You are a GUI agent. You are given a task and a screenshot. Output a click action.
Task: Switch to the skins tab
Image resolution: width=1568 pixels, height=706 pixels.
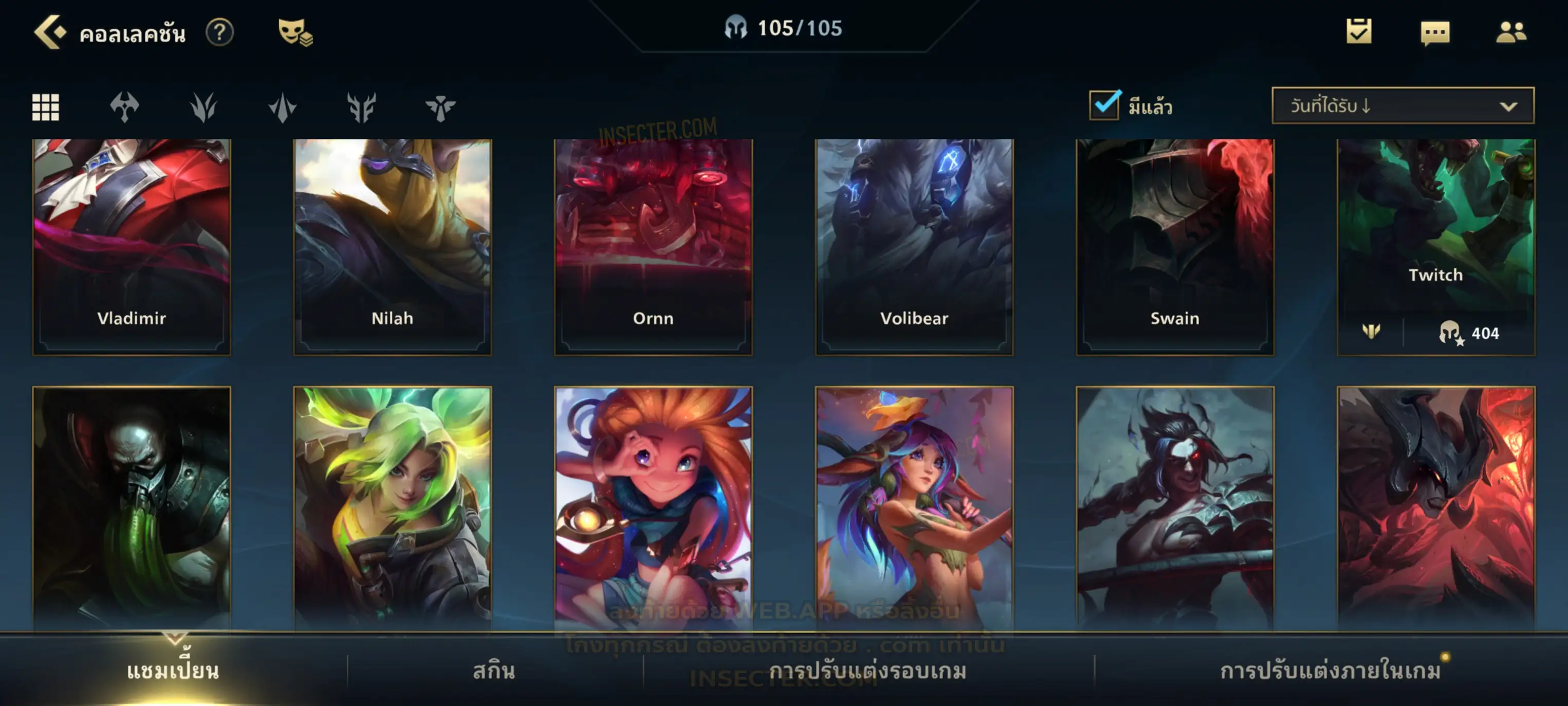click(494, 671)
